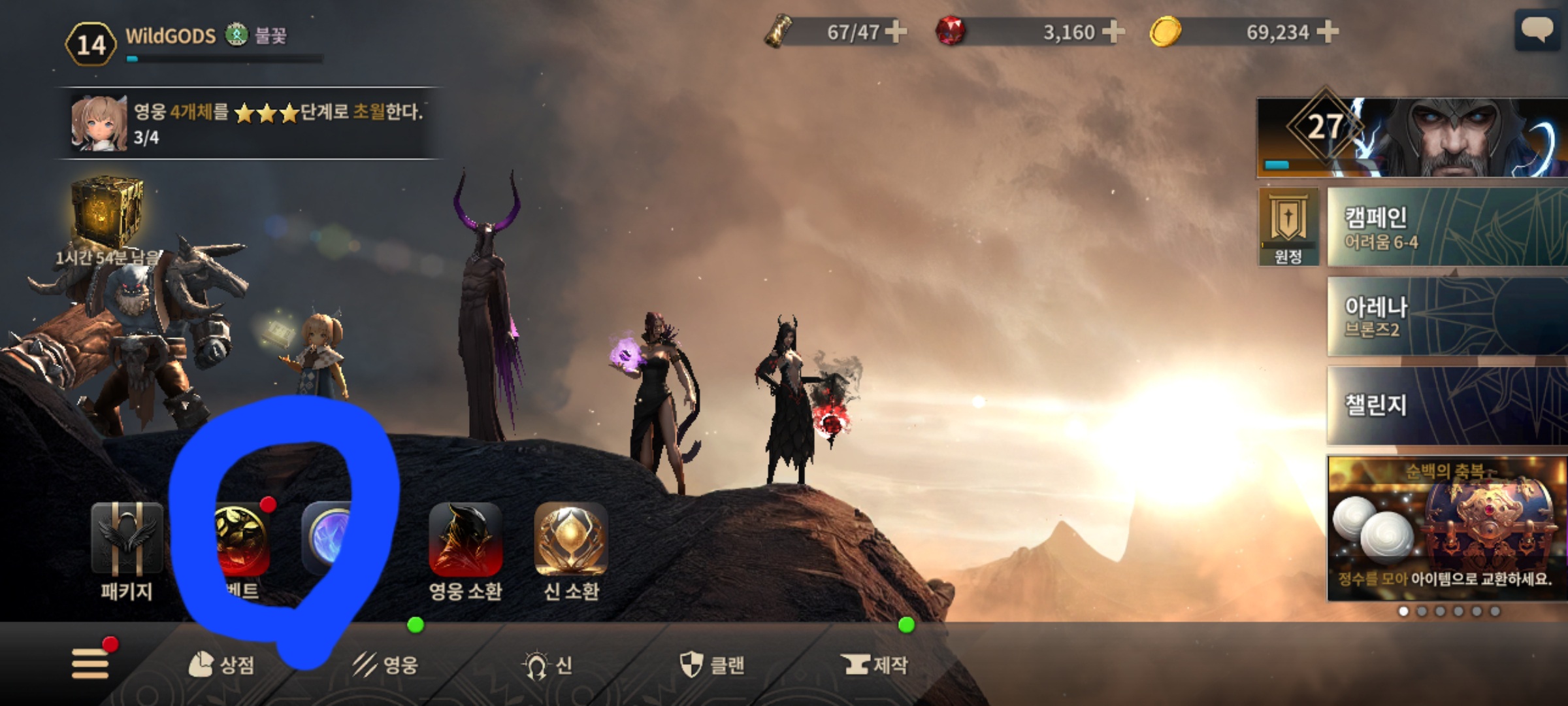Open 신 소환 god summon

pos(571,539)
